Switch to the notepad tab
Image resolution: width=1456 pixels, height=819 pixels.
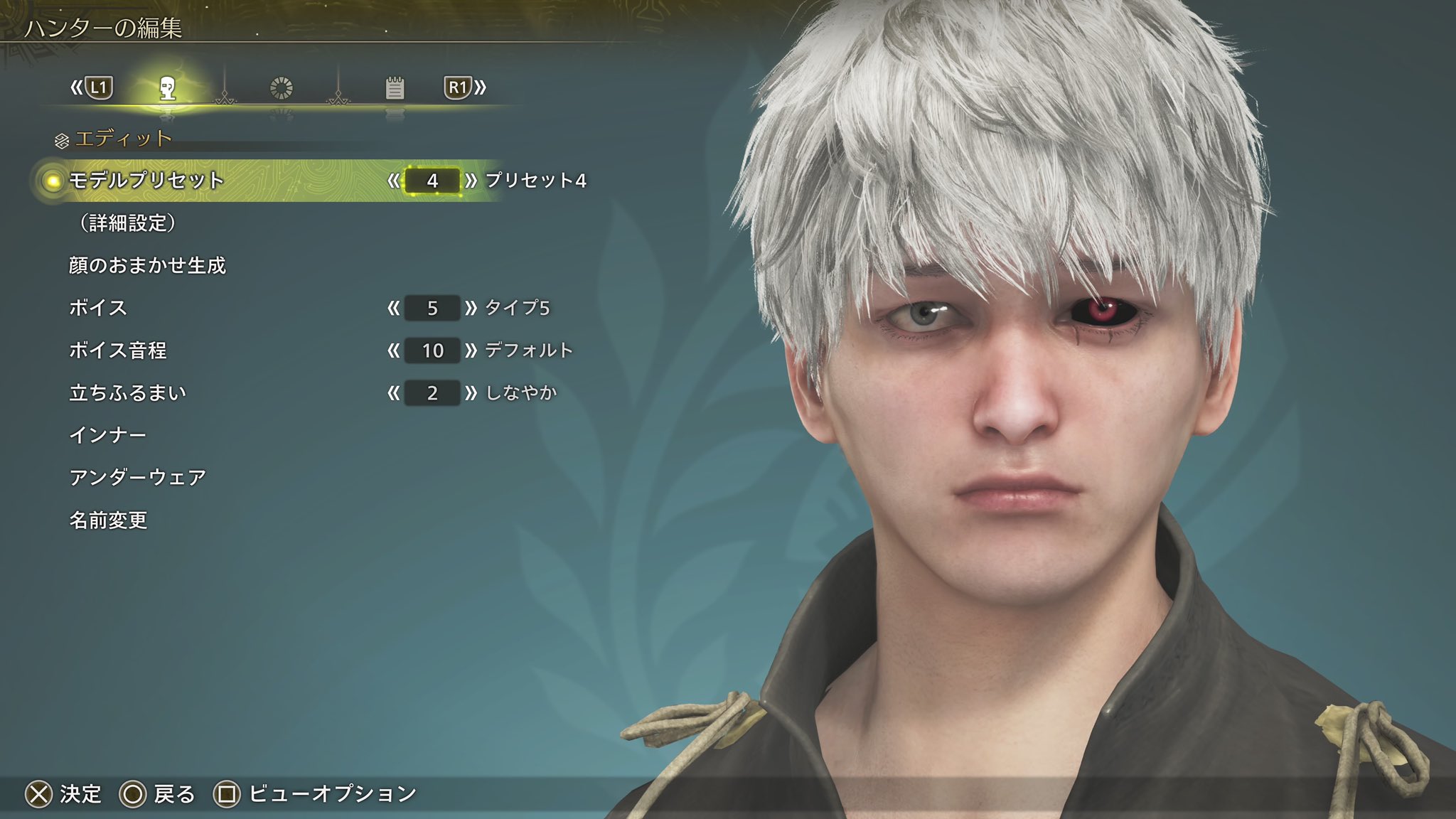pos(395,88)
